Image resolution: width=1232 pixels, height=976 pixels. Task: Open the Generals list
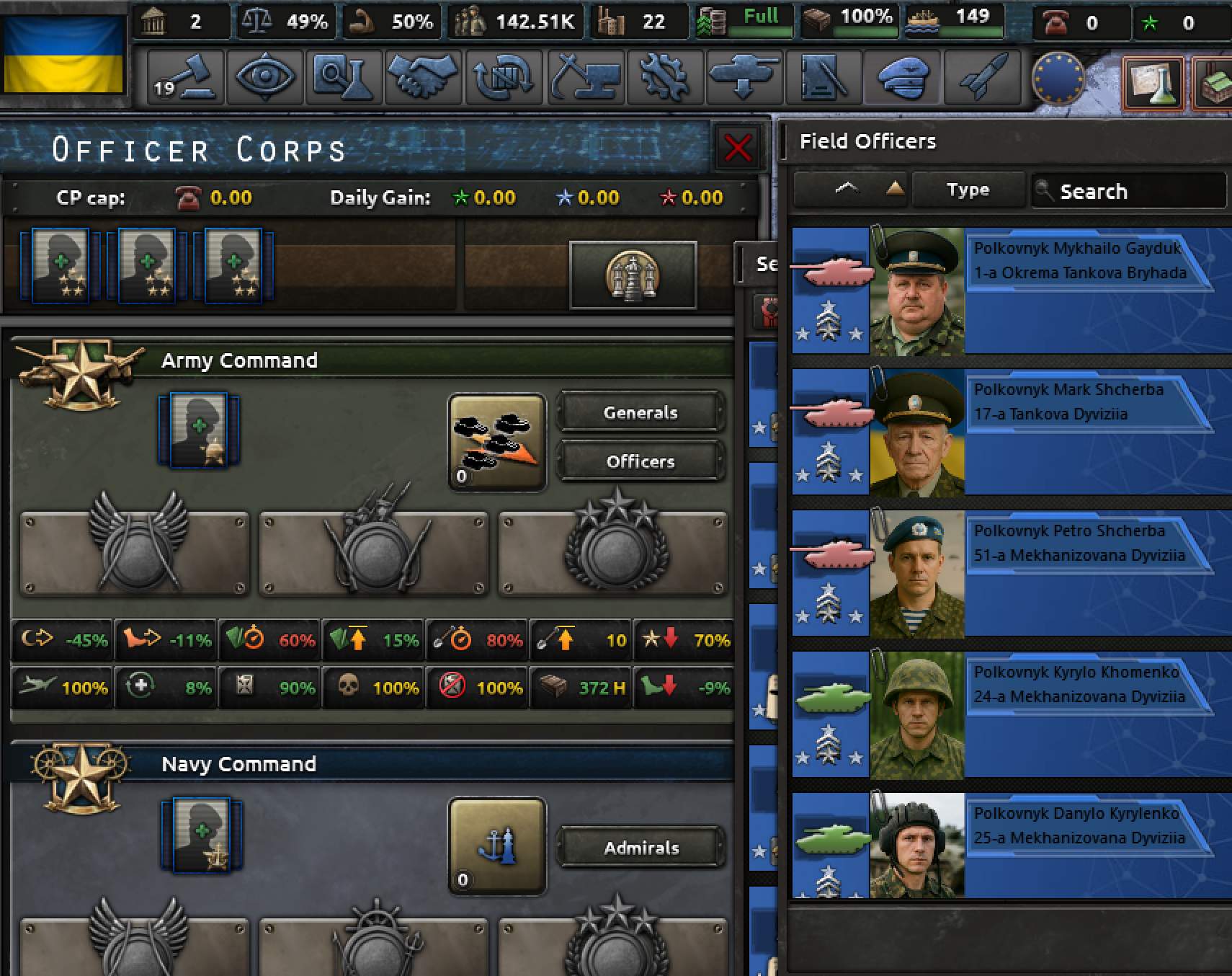click(640, 412)
